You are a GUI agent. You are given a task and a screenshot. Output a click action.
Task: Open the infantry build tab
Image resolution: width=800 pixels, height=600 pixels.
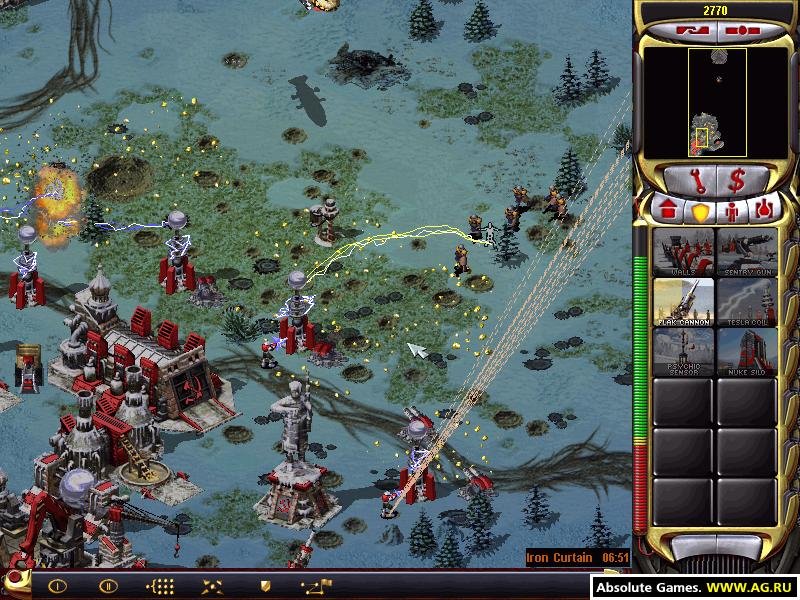click(733, 212)
